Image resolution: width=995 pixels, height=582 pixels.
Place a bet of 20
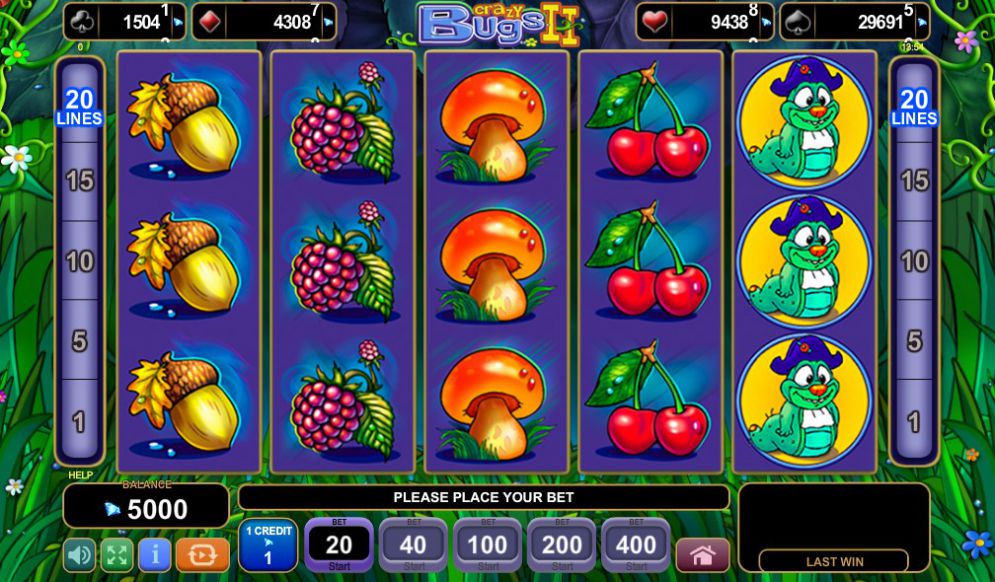pos(339,545)
